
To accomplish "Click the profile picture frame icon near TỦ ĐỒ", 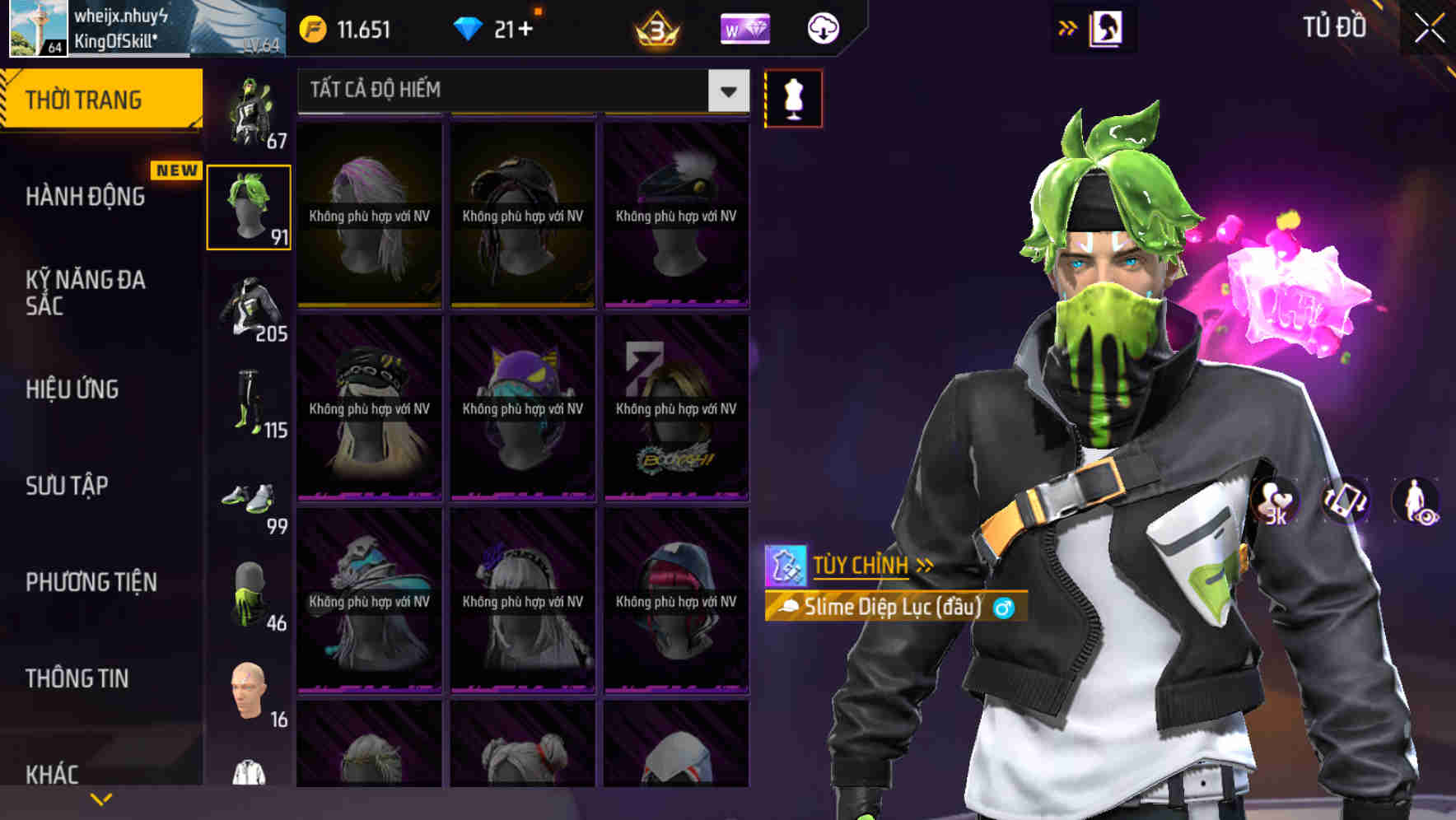I will pyautogui.click(x=1106, y=28).
